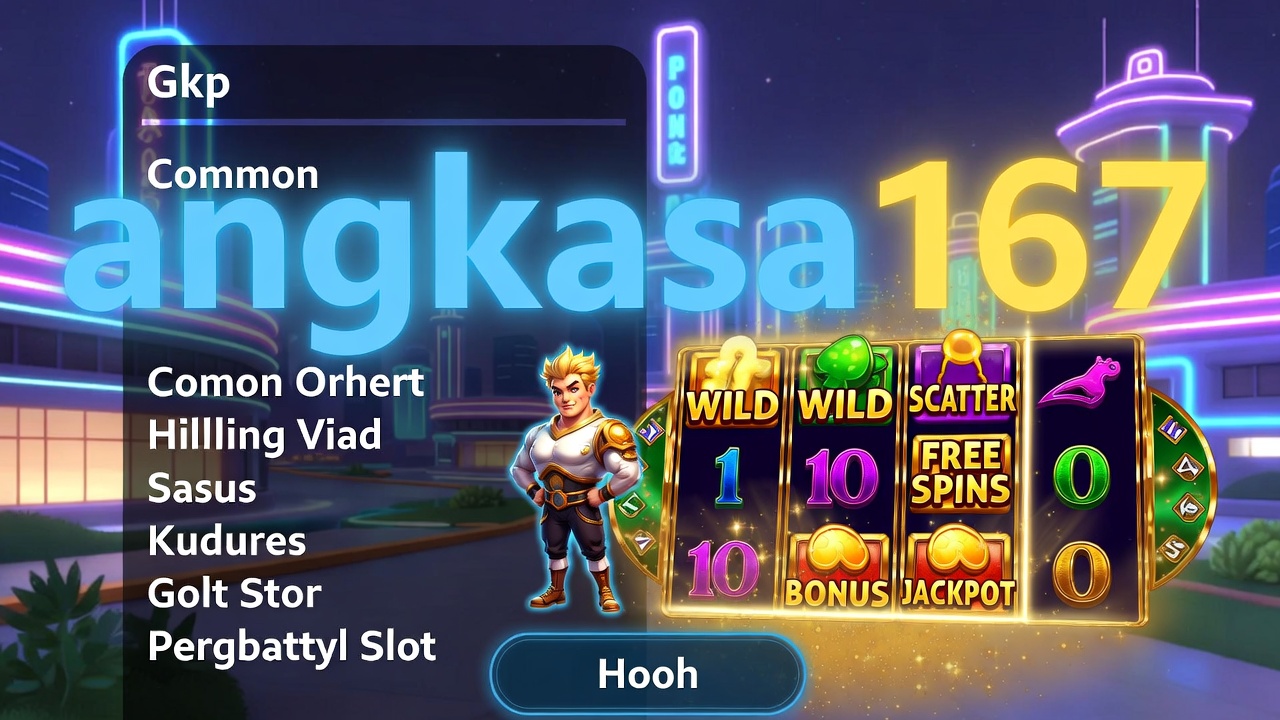Open the Golt Stor entry
This screenshot has height=720, width=1280.
(234, 594)
